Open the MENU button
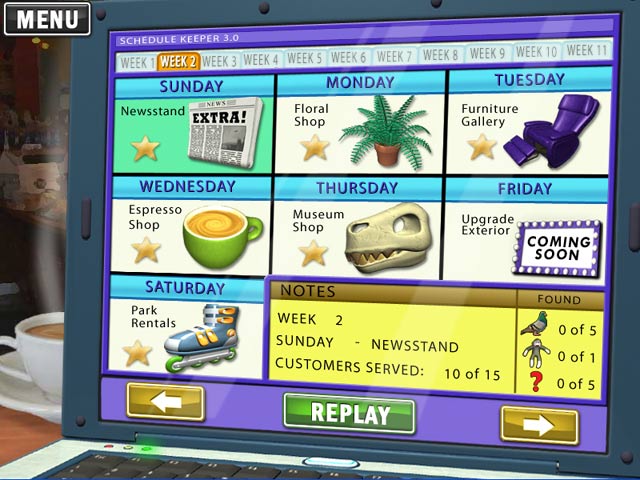The height and width of the screenshot is (480, 640). [47, 18]
